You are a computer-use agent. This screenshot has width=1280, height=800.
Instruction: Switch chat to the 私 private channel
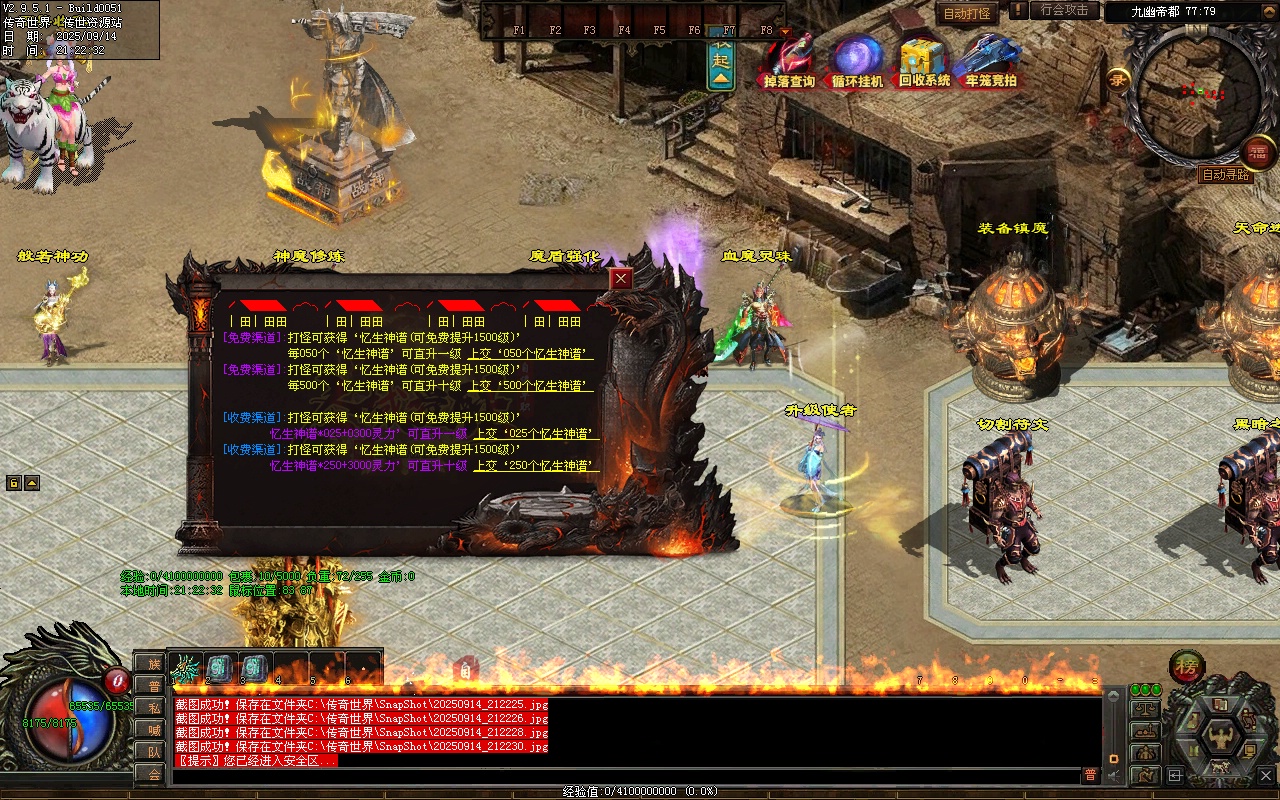[153, 708]
